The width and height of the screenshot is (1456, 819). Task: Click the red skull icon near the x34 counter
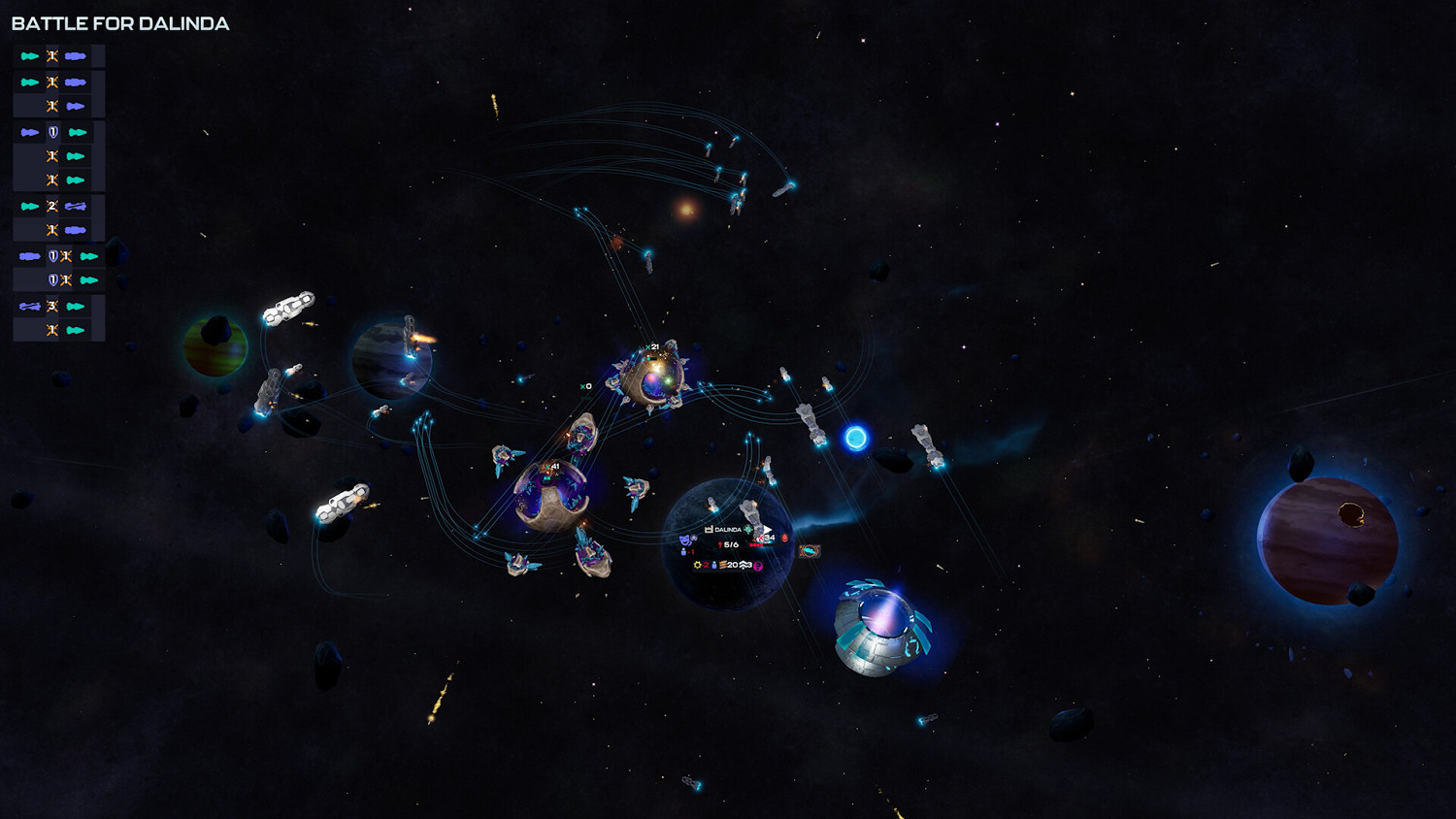[784, 538]
